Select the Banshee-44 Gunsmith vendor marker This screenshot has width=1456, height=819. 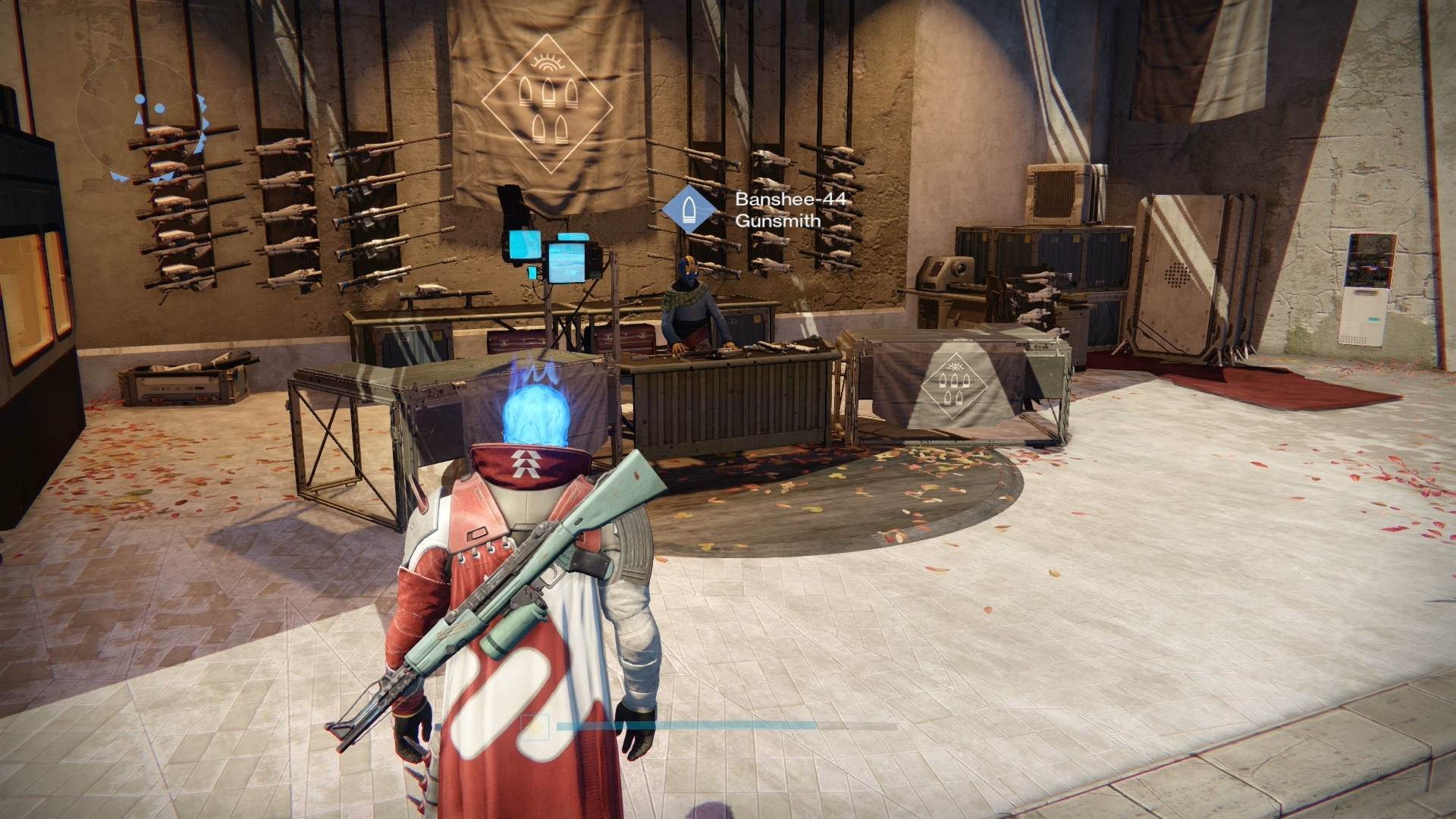pyautogui.click(x=689, y=210)
